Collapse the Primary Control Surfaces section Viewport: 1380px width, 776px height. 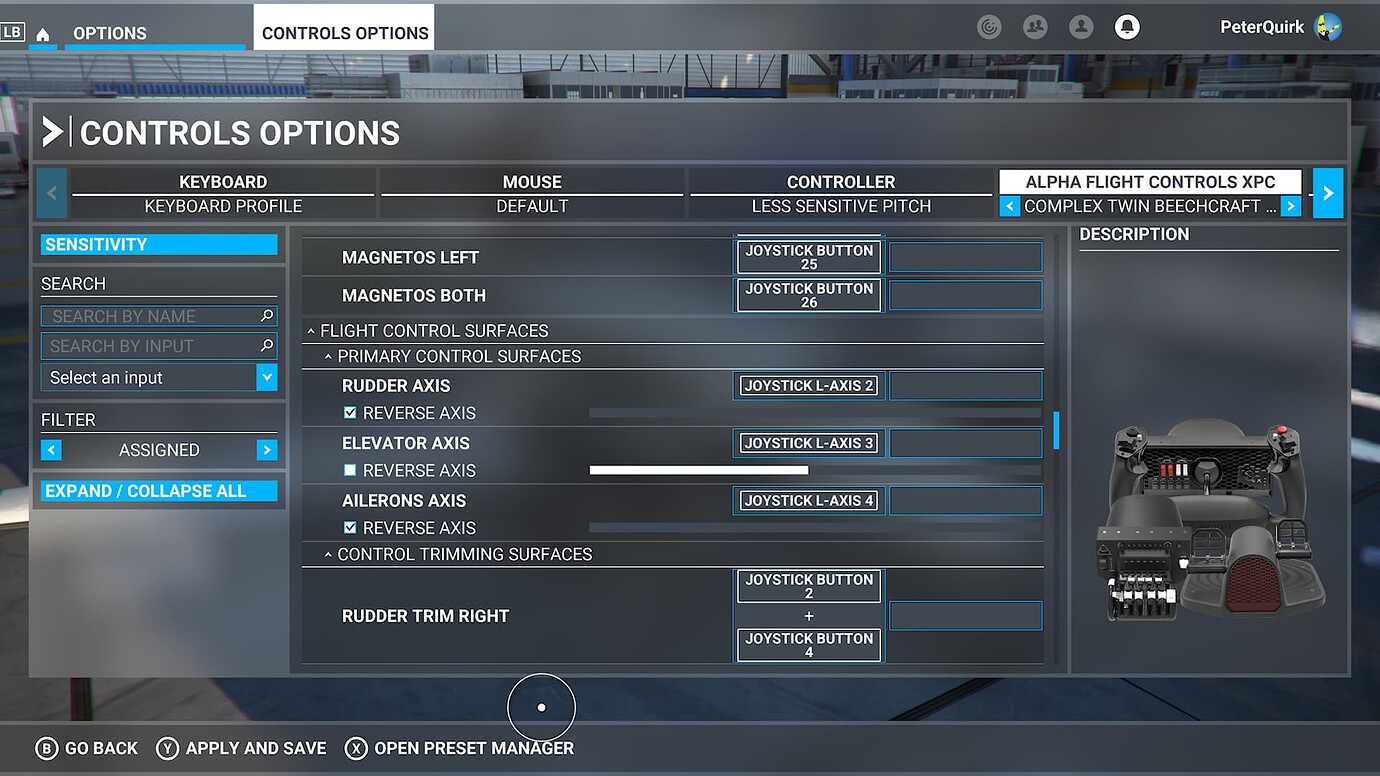(329, 356)
